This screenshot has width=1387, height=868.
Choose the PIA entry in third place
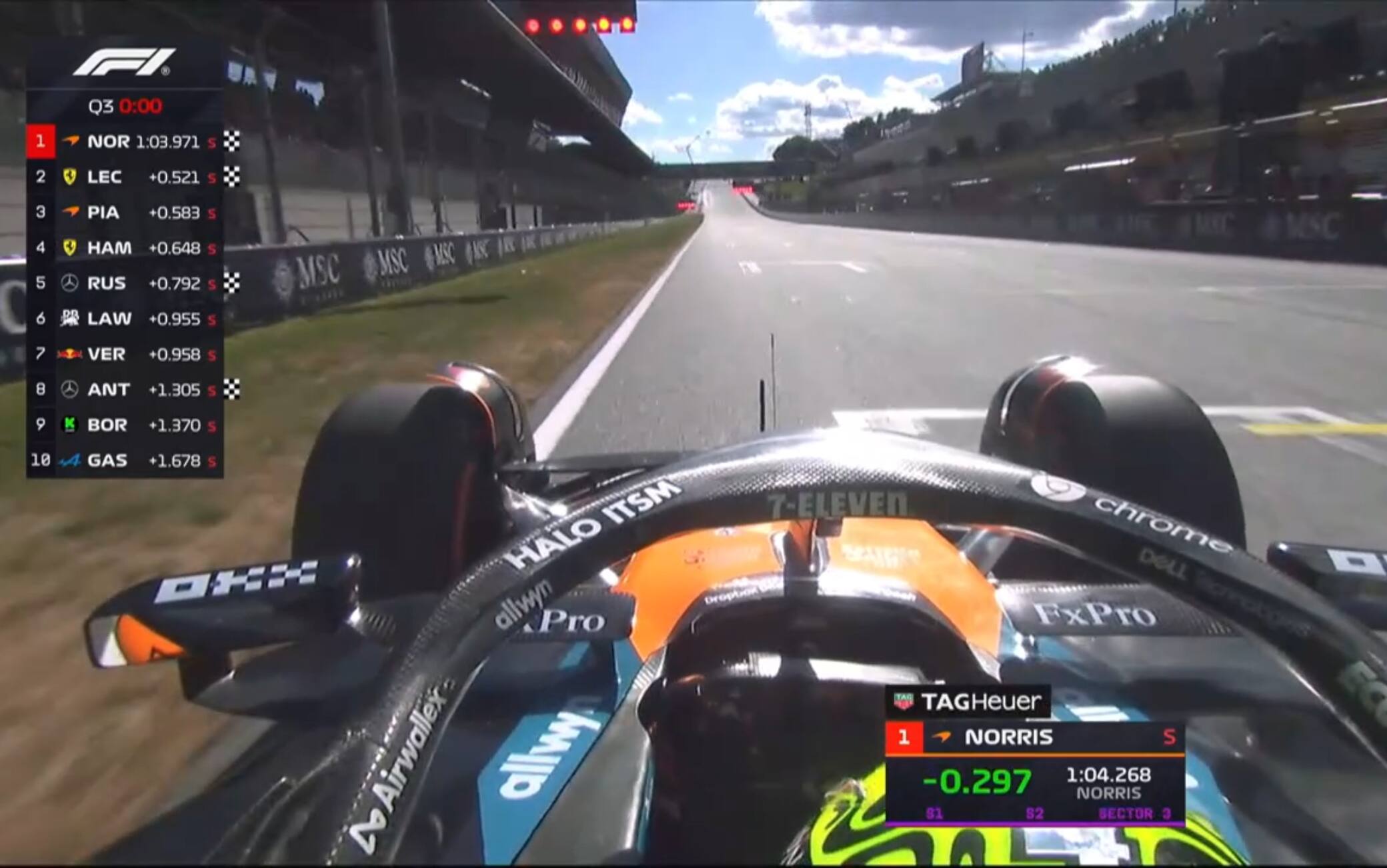pos(125,212)
